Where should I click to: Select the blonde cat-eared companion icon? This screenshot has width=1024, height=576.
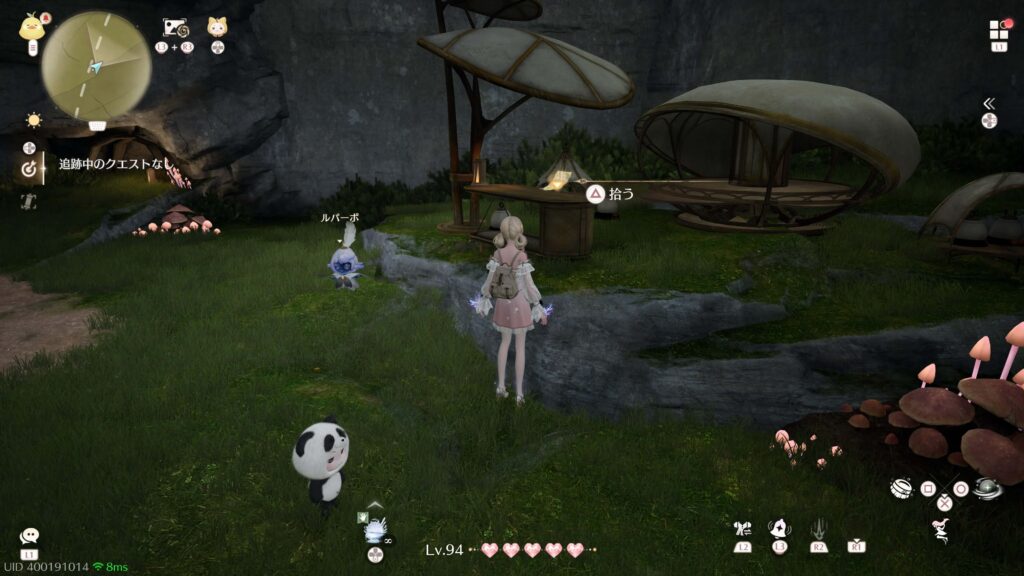[x=217, y=27]
